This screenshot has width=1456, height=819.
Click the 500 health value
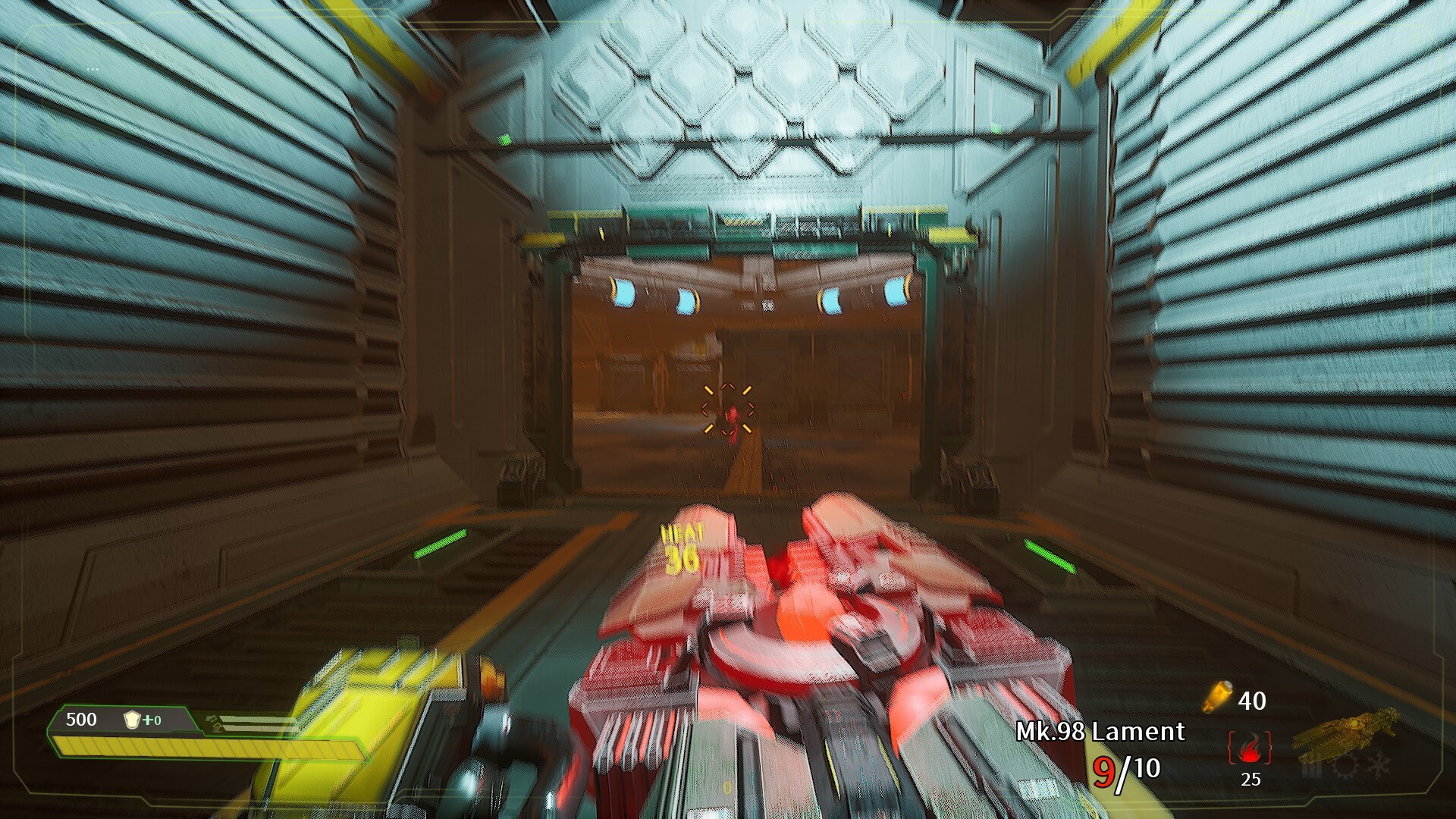81,719
